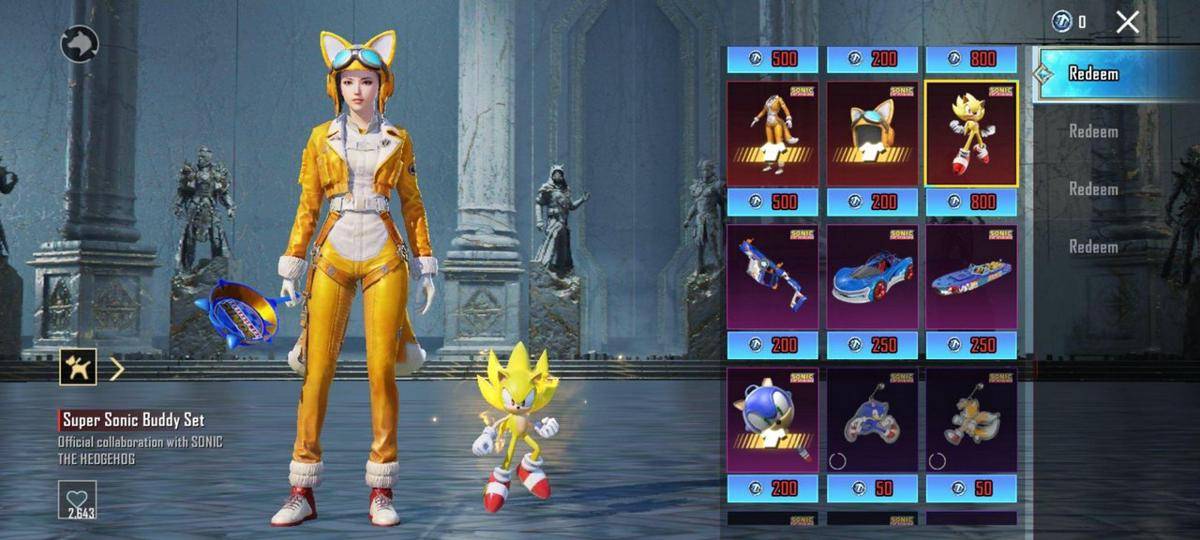Go back using the round arrow button
Screen dimensions: 1200x540
pos(80,44)
